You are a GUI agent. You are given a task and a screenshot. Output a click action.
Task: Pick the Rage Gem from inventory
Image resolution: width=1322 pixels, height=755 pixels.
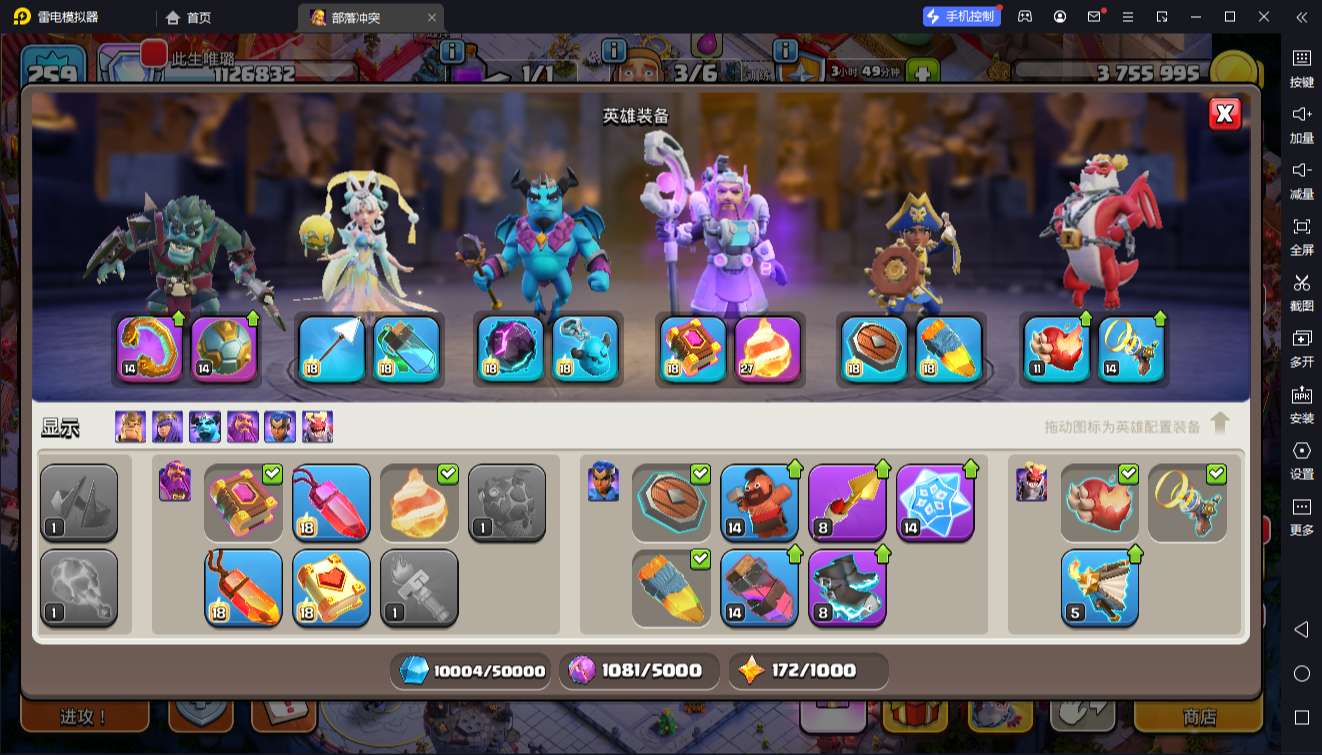coord(331,502)
